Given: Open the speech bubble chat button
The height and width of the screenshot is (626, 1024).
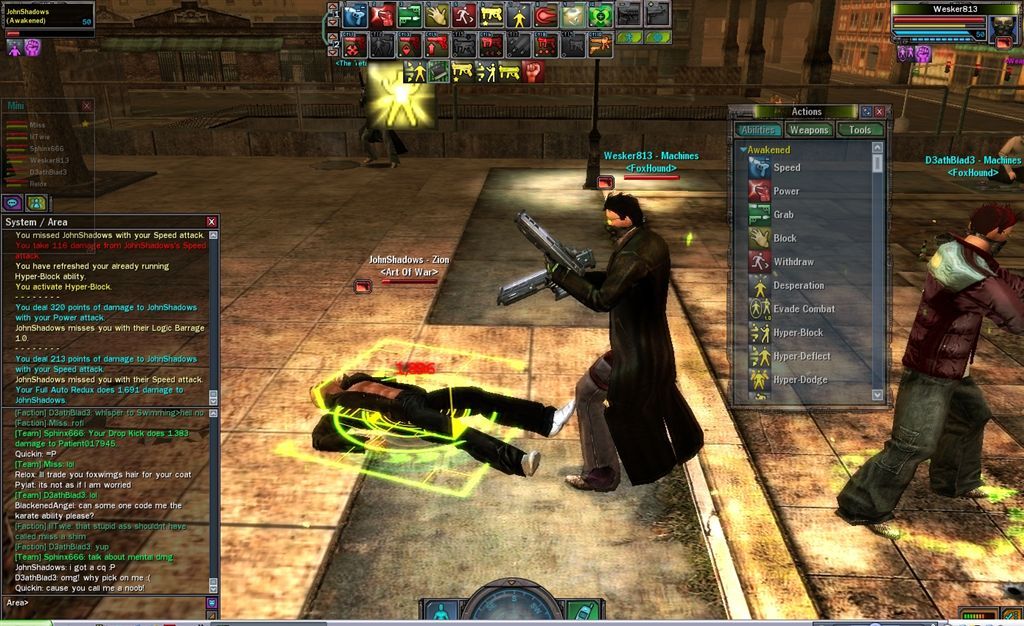Looking at the screenshot, I should click(14, 202).
